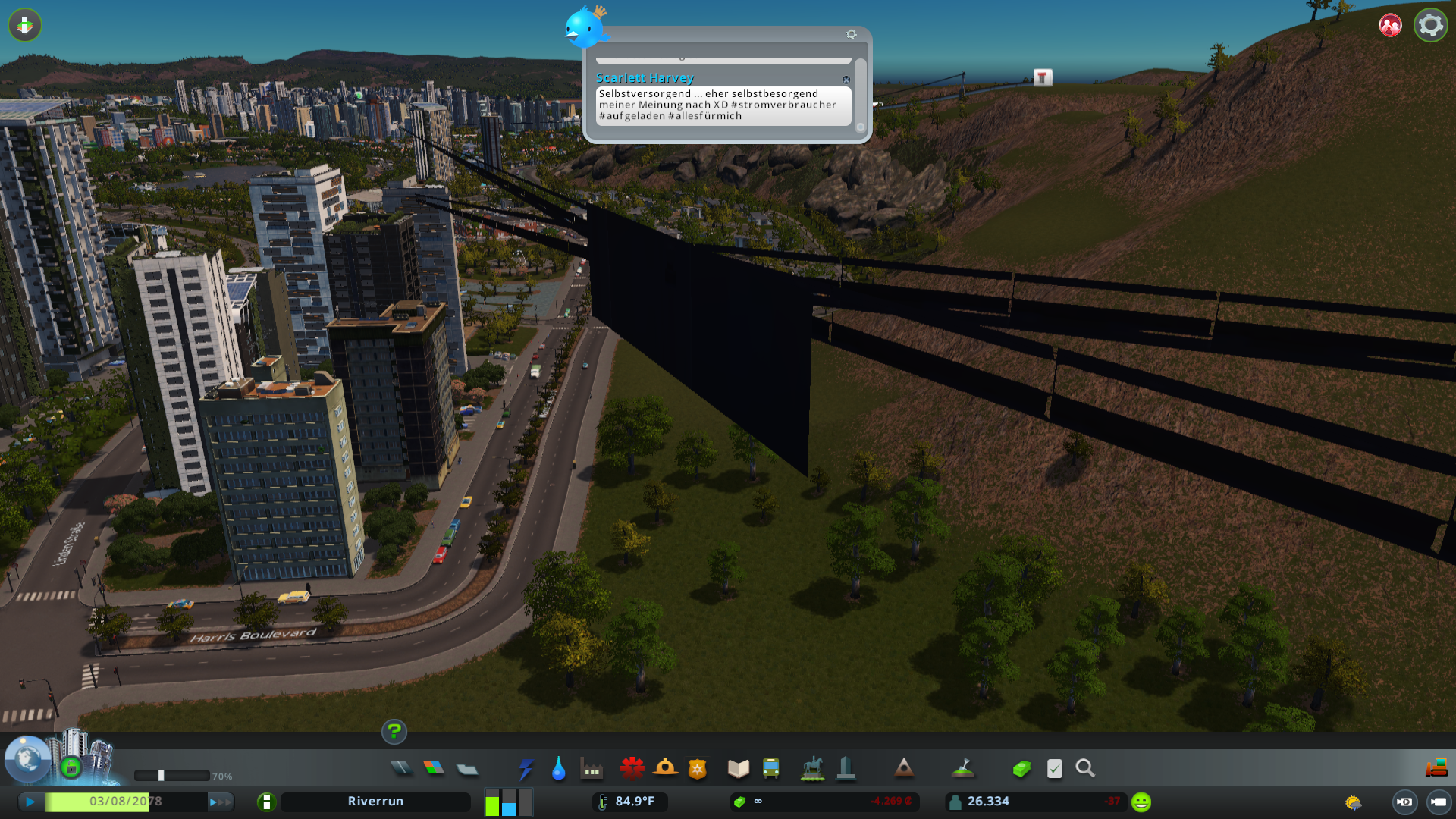Open the education services menu

738,768
